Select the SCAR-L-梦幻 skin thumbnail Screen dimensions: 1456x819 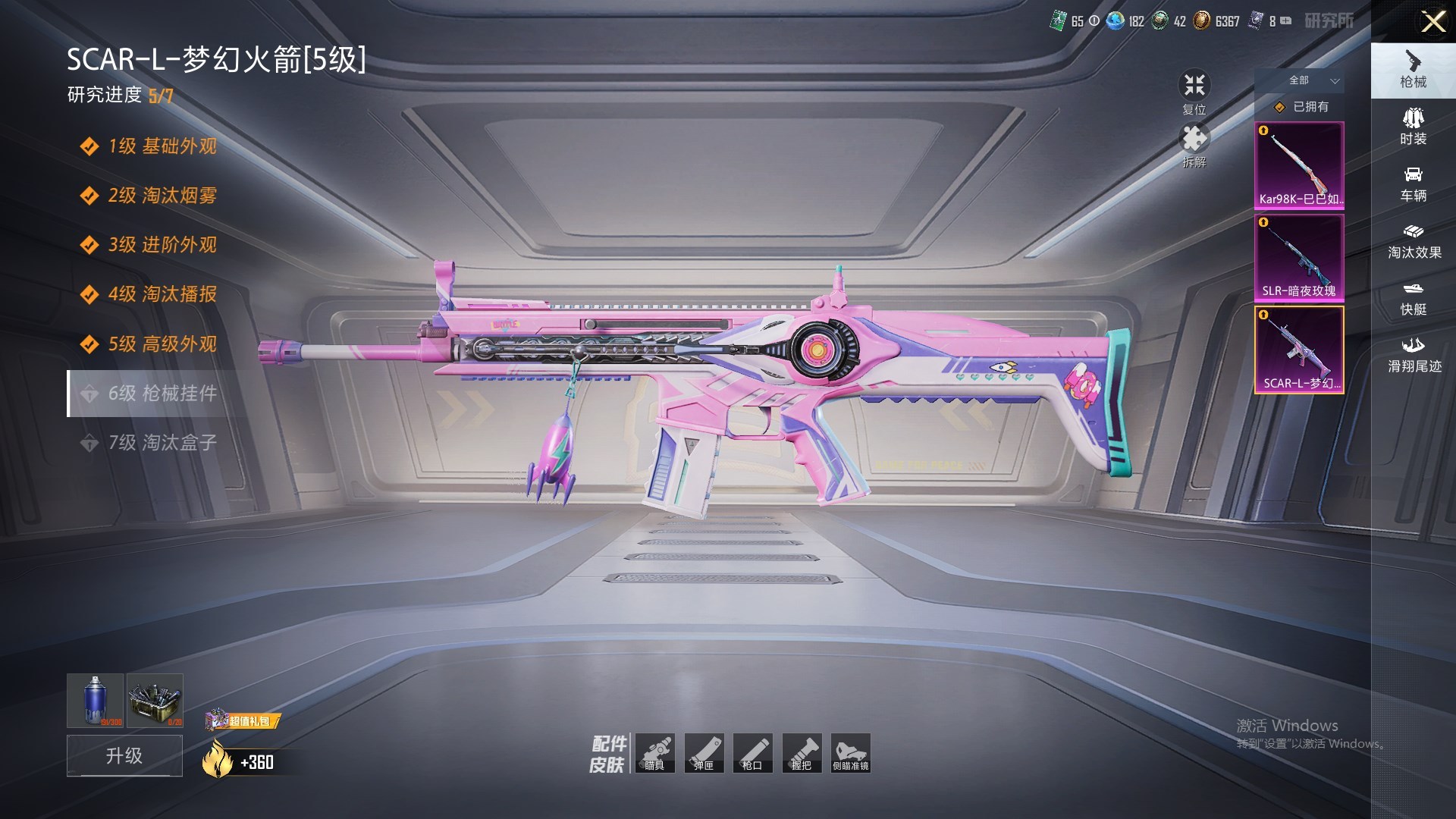1299,350
